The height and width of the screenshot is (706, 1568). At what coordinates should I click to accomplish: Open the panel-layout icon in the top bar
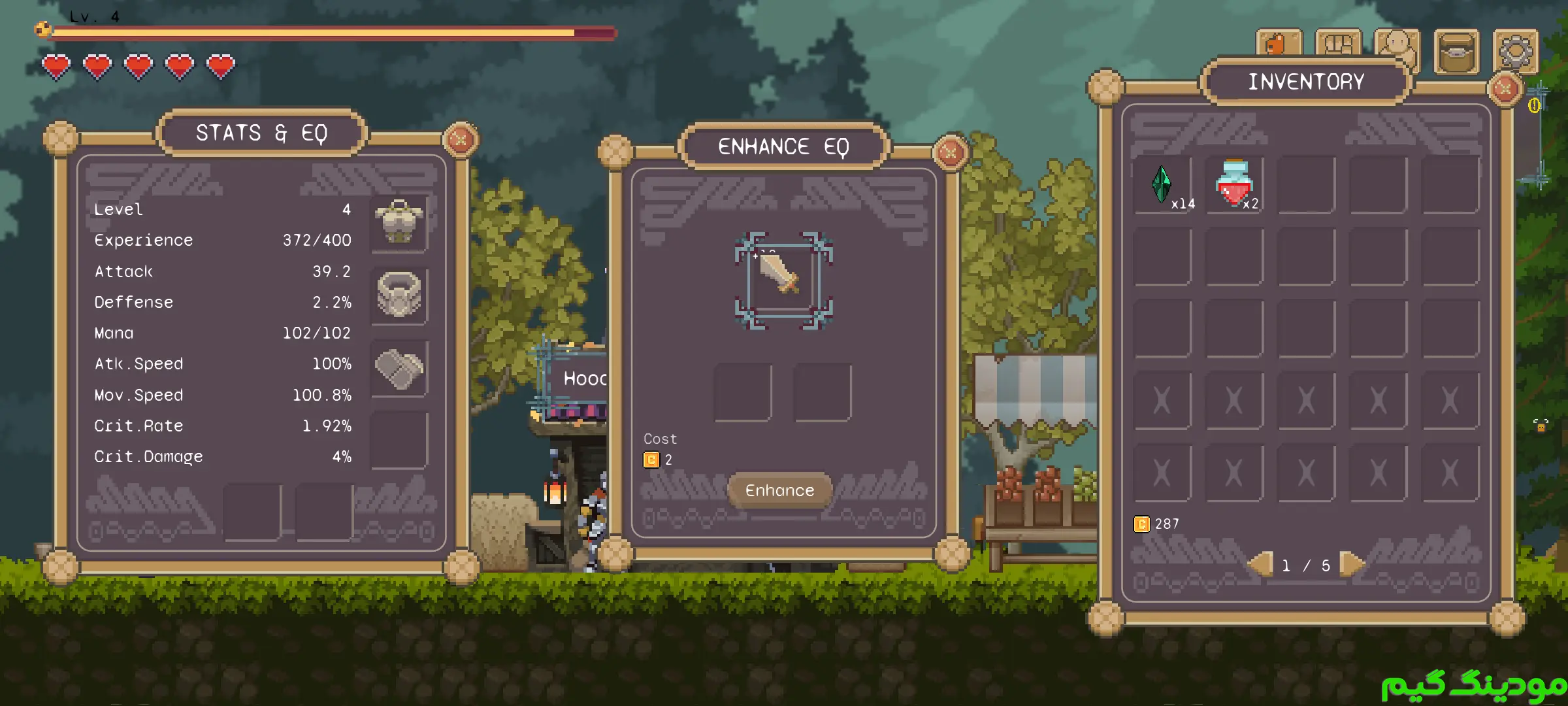click(1338, 44)
